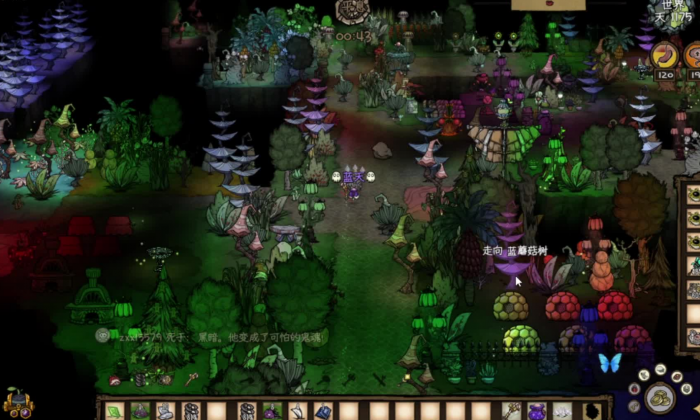
Task: Select the blue book inventory slot
Action: (x=323, y=410)
